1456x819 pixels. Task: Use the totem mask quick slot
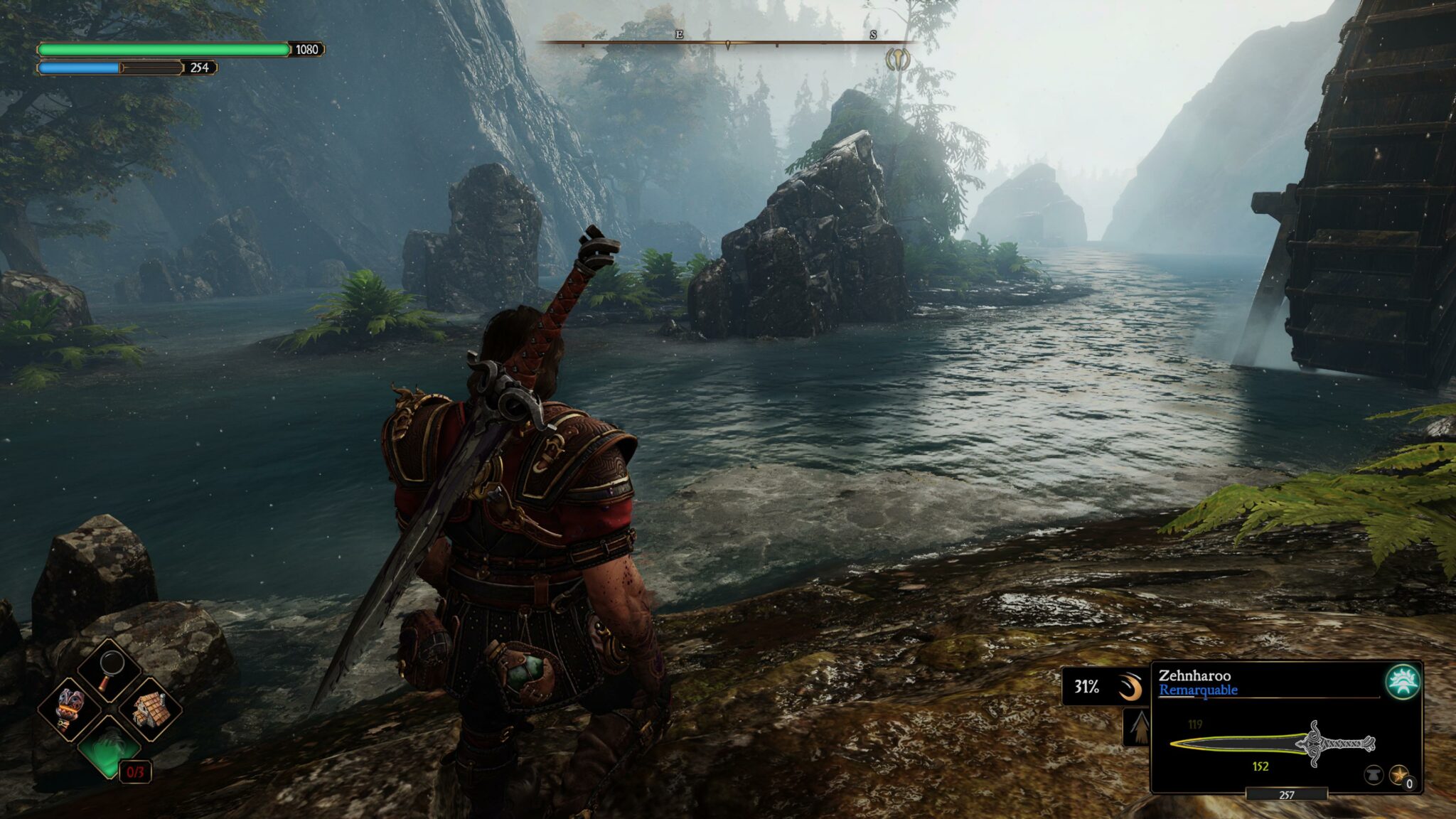pos(70,709)
